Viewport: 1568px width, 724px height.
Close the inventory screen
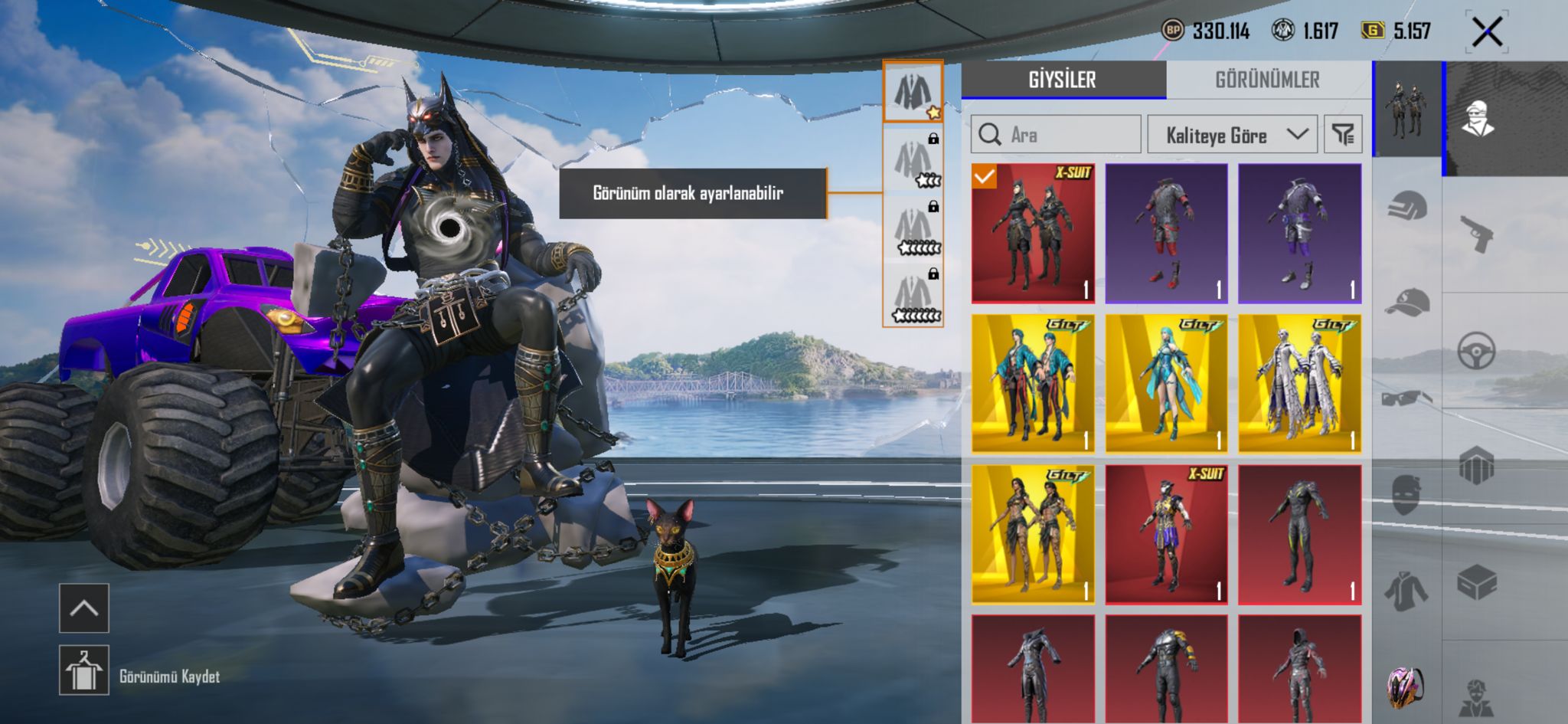click(1487, 32)
